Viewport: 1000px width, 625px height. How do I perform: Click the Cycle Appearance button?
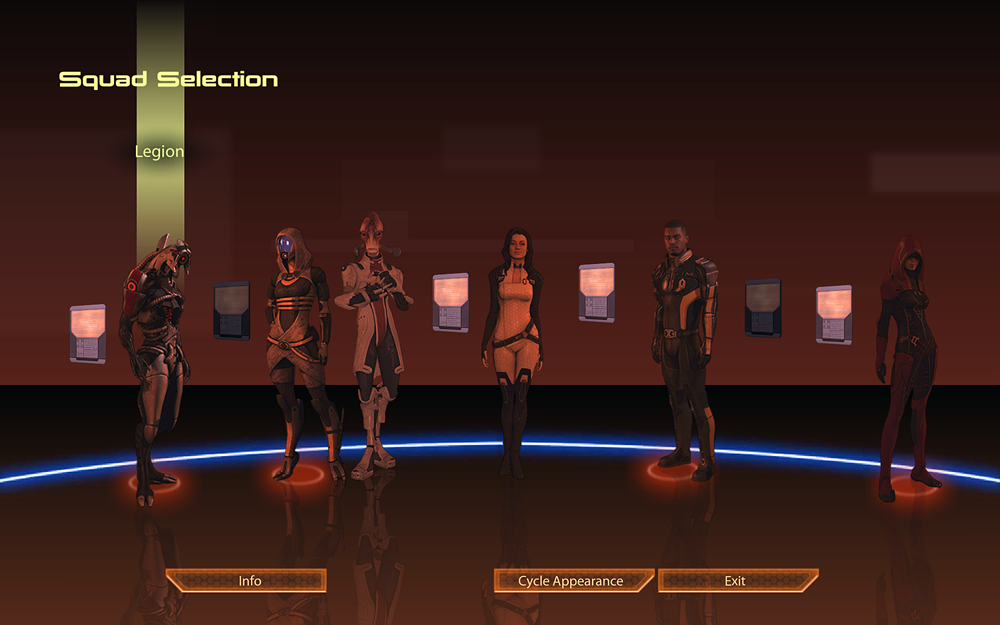pyautogui.click(x=572, y=581)
